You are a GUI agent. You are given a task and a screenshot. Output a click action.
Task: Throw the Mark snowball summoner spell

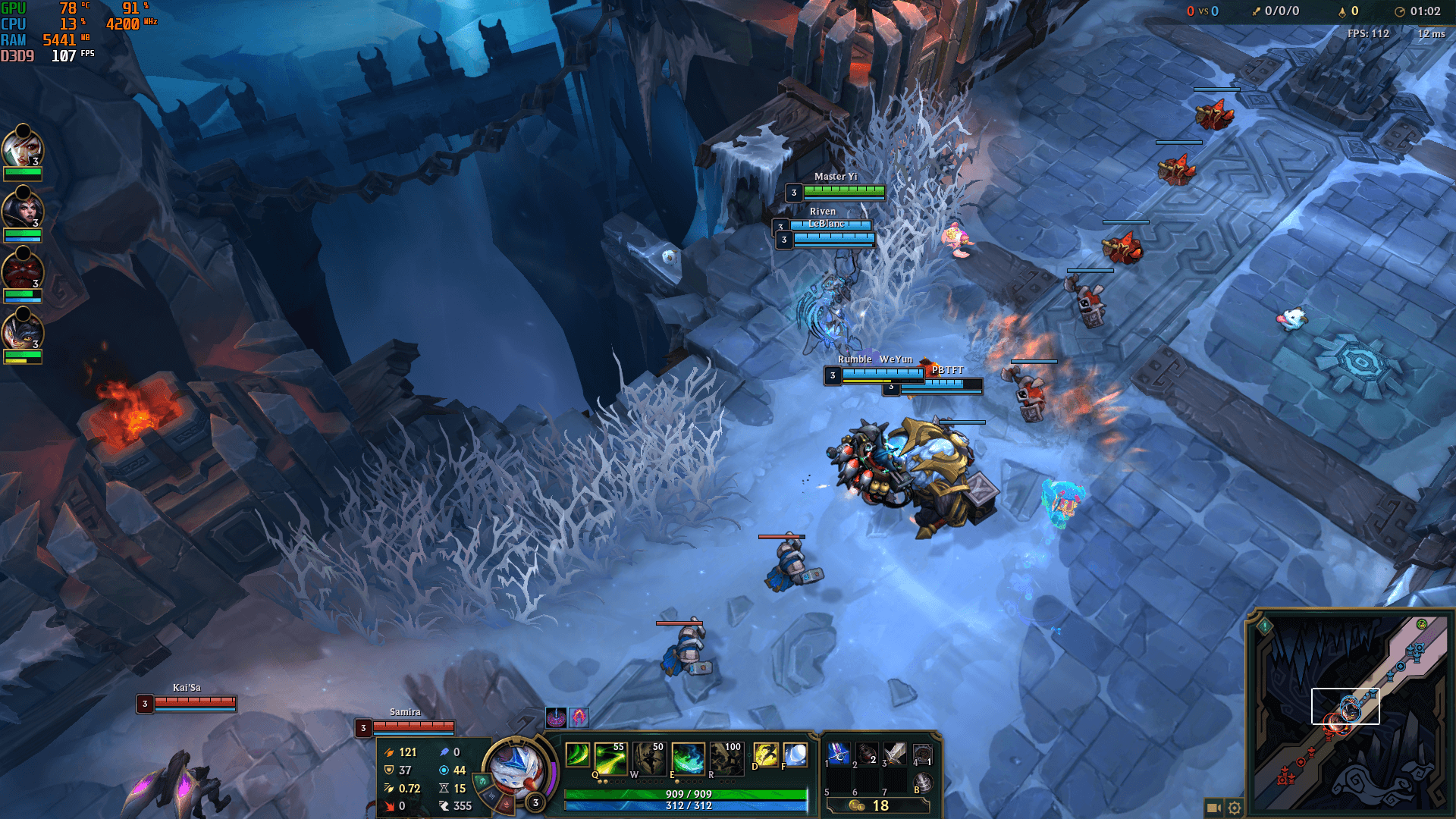pos(795,755)
